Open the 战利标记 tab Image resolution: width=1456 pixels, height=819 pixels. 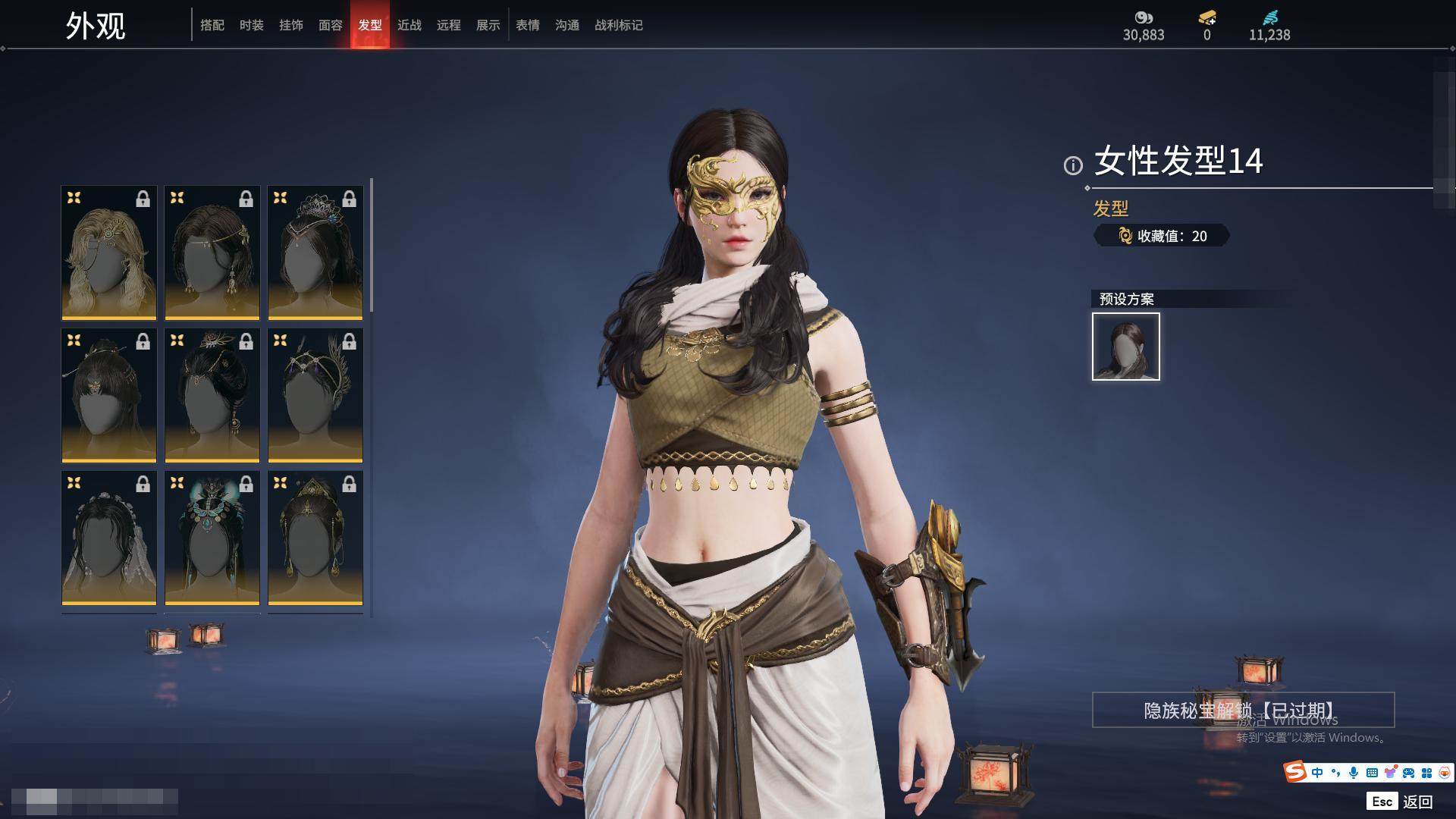tap(619, 25)
